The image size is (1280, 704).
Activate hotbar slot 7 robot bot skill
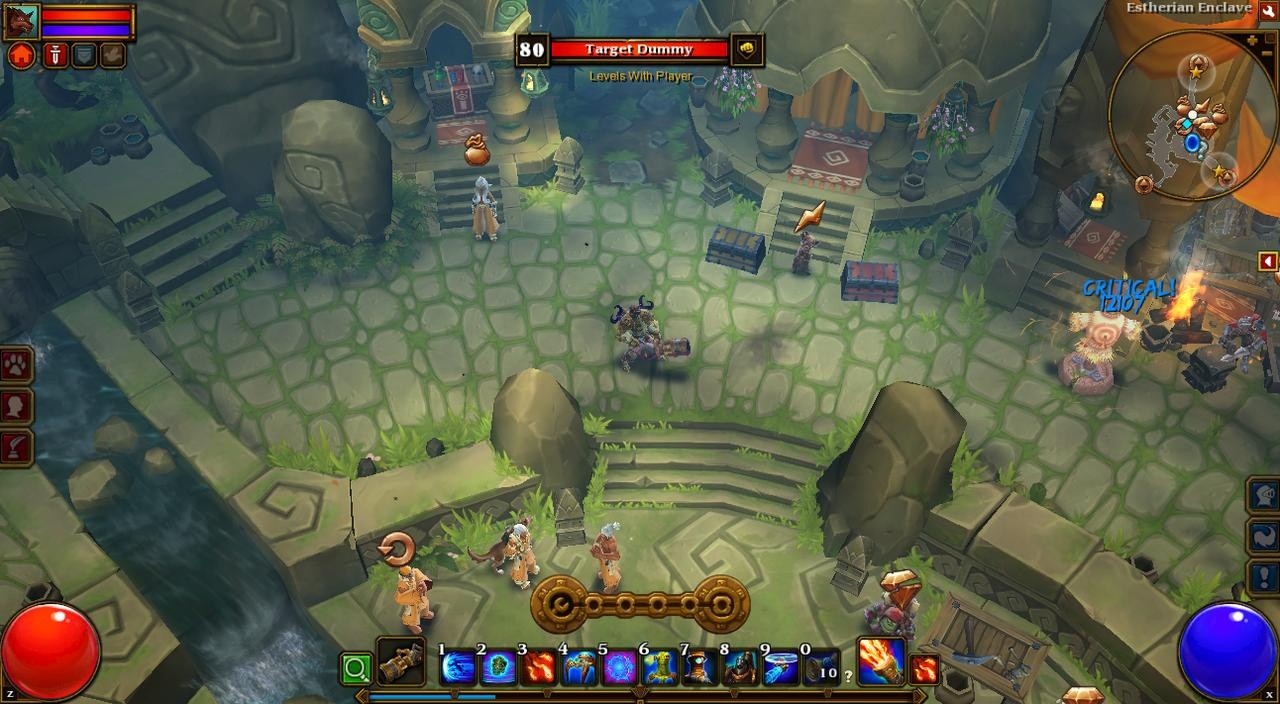[701, 666]
